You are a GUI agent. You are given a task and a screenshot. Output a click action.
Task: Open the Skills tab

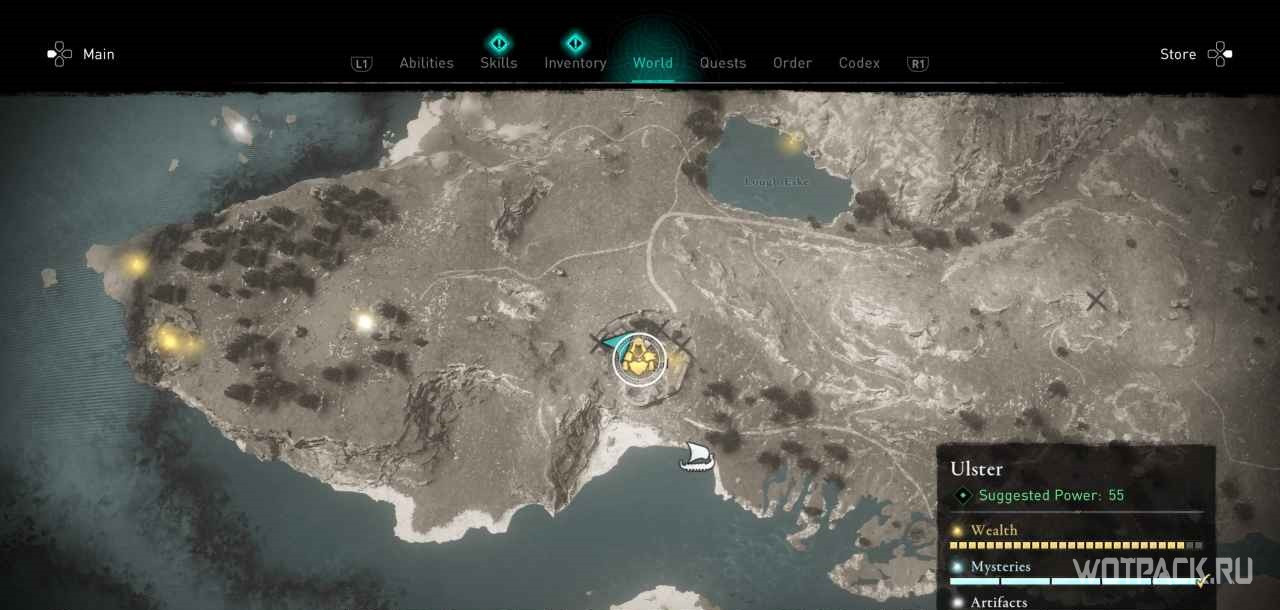pyautogui.click(x=498, y=63)
